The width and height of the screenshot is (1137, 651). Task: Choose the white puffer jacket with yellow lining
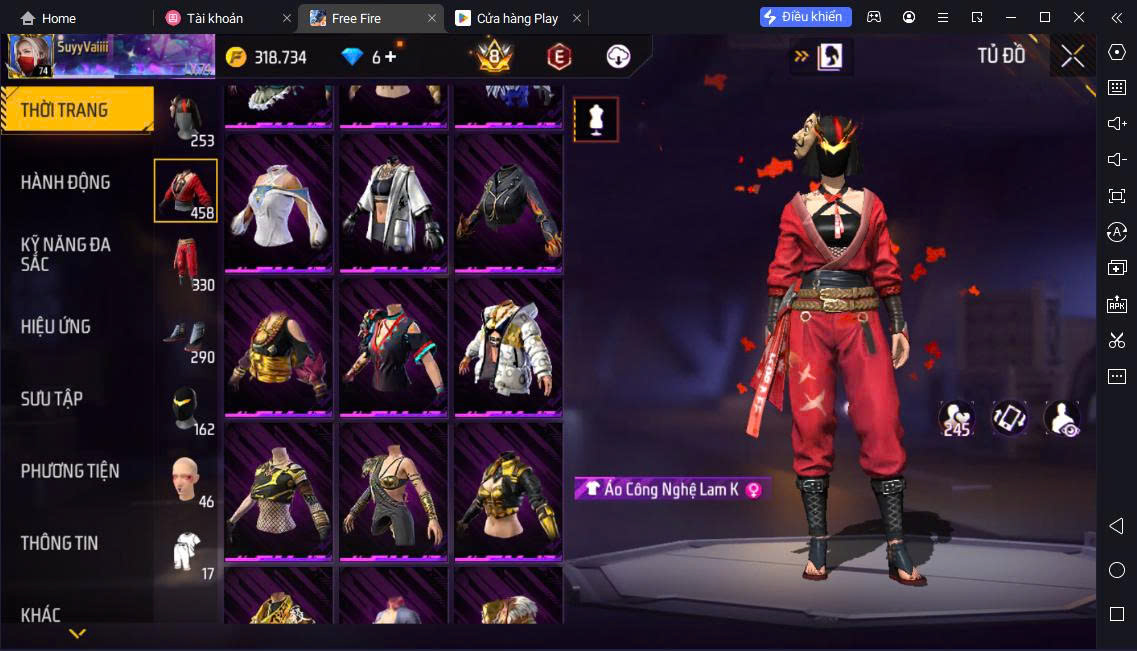(508, 347)
